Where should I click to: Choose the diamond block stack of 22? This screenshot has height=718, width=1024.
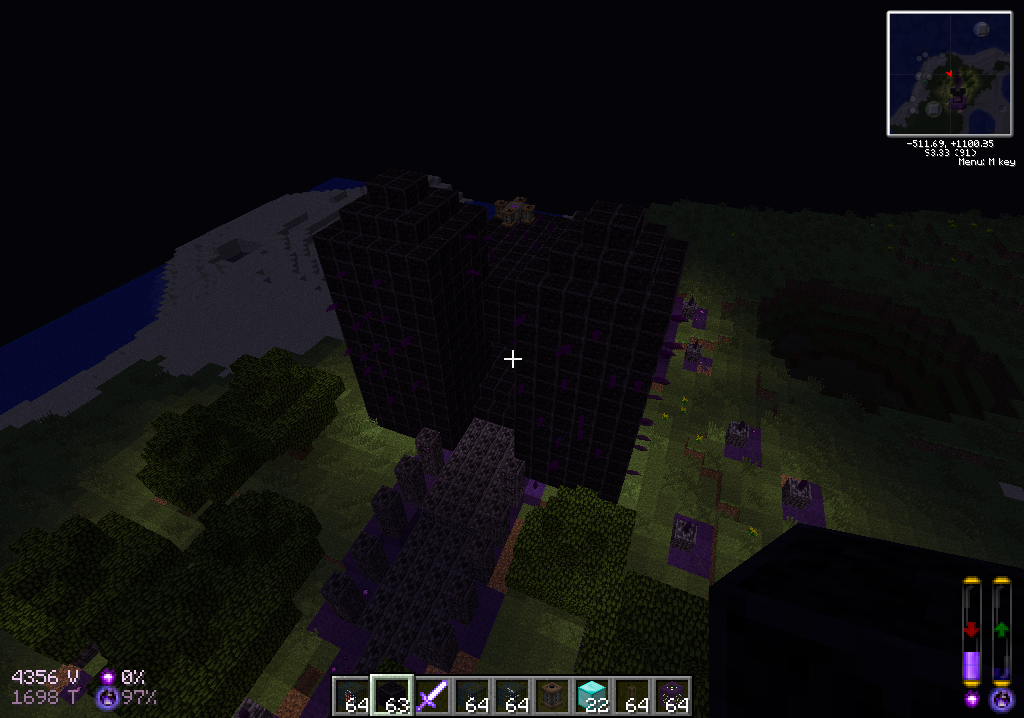(592, 696)
